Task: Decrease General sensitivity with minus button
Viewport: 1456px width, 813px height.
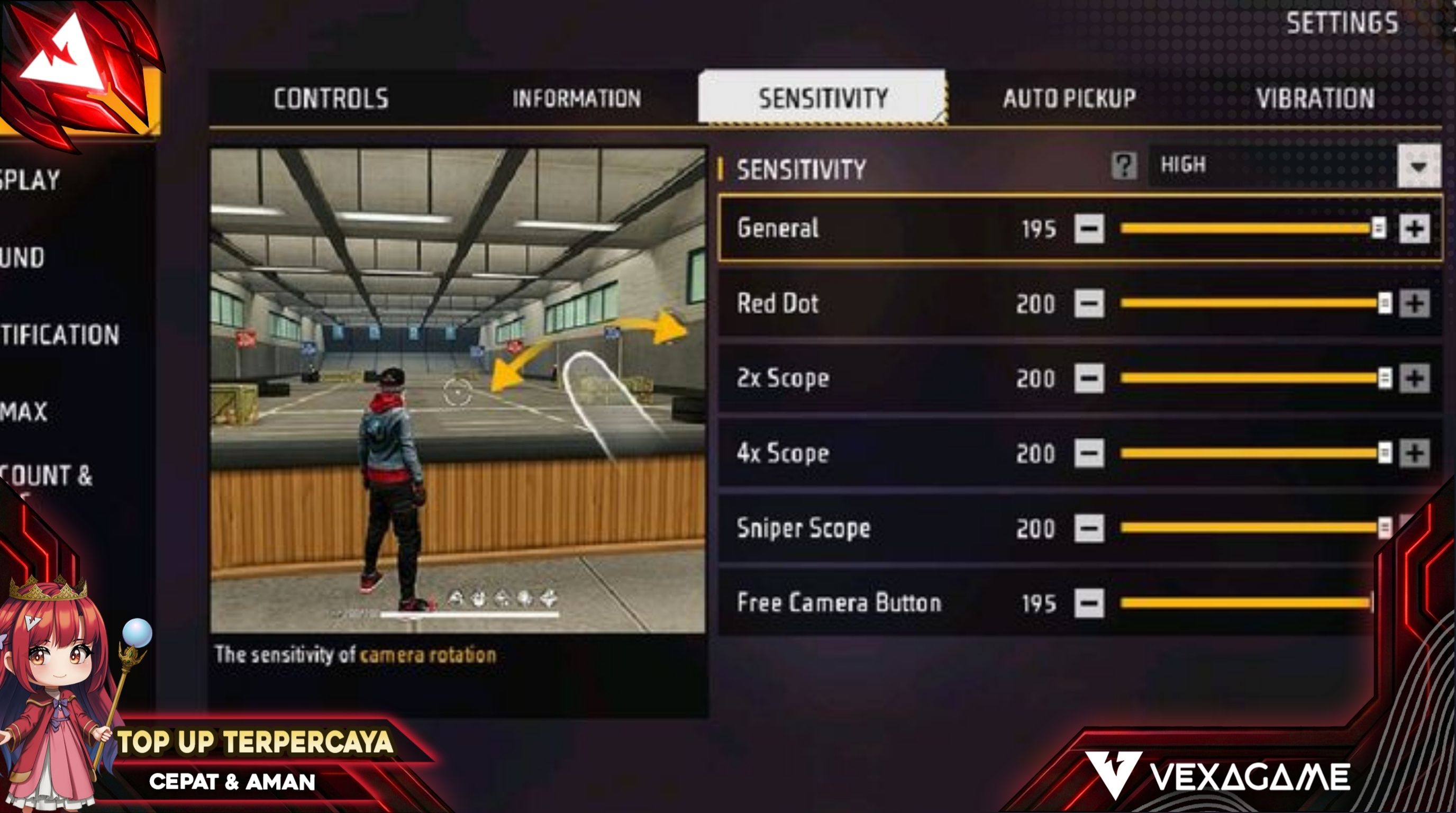Action: click(x=1089, y=229)
